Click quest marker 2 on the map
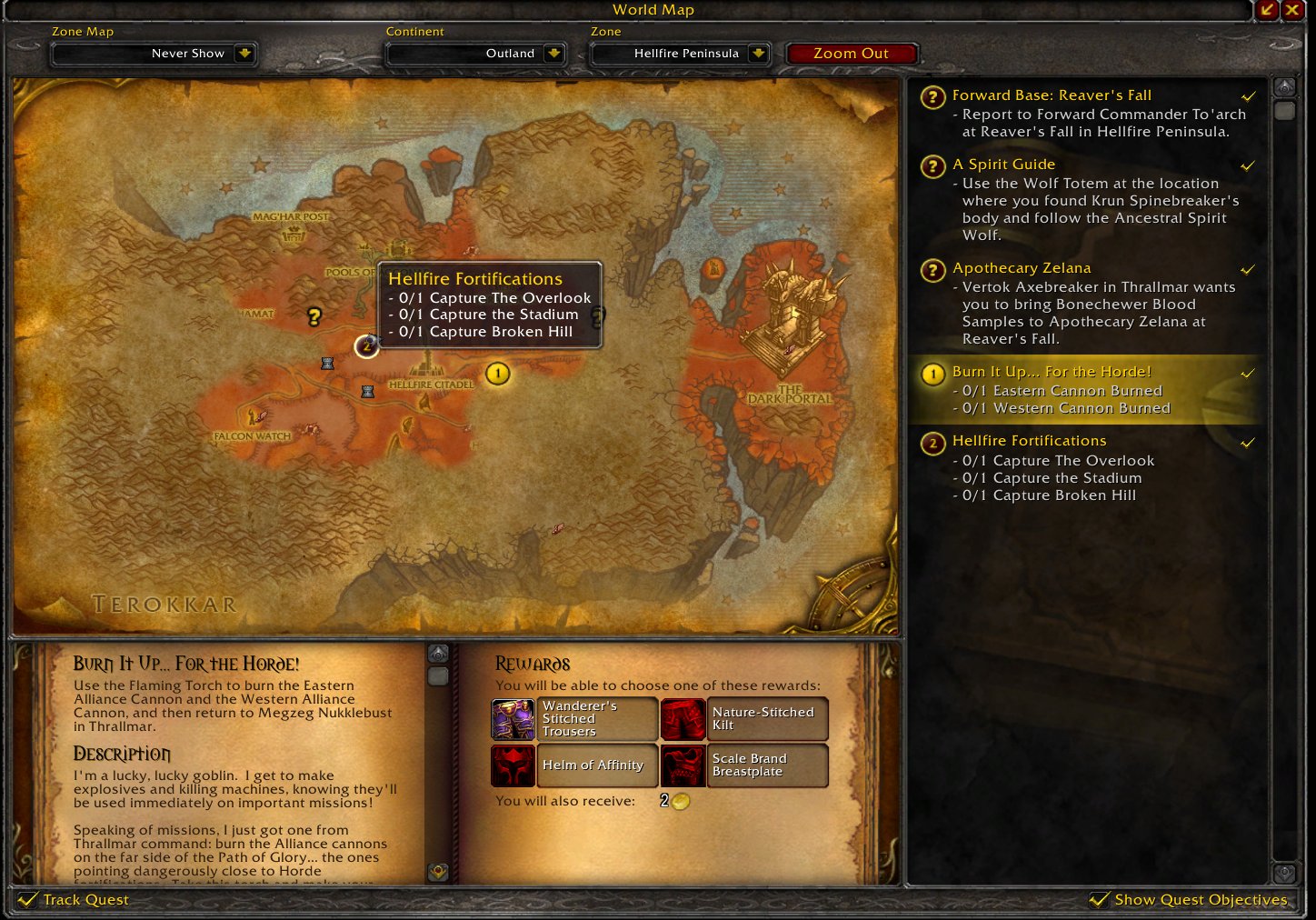The image size is (1316, 920). pyautogui.click(x=365, y=346)
